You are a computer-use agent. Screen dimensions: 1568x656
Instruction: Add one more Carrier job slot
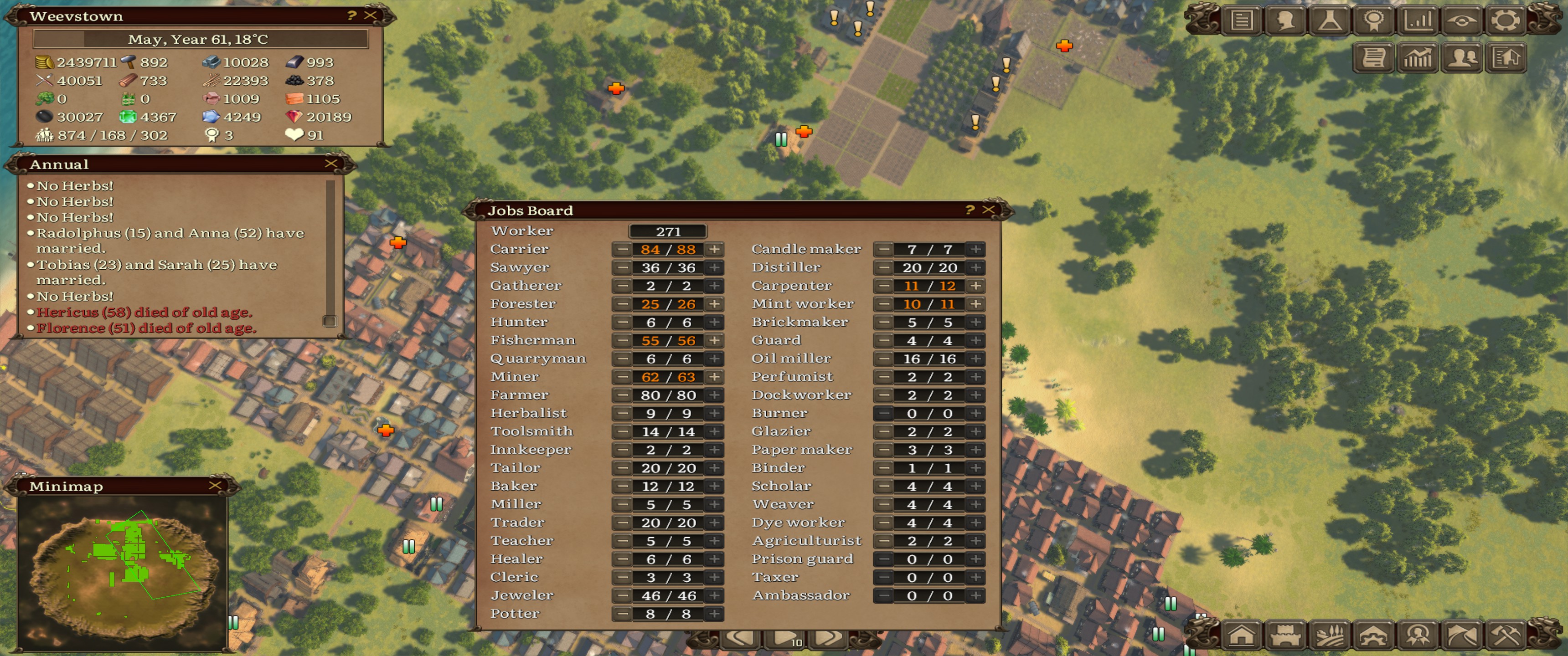pos(715,250)
